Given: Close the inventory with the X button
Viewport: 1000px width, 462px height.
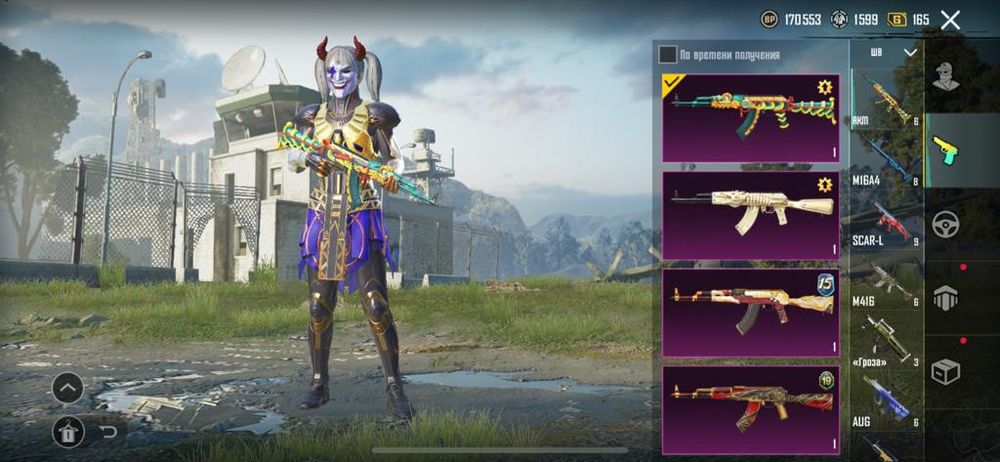Looking at the screenshot, I should coord(950,19).
